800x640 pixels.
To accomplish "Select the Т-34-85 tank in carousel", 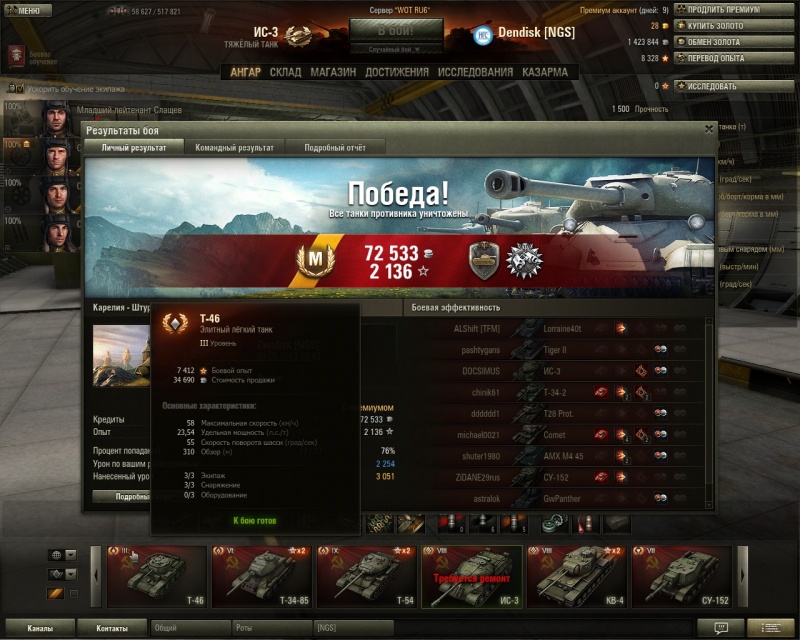I will click(262, 577).
